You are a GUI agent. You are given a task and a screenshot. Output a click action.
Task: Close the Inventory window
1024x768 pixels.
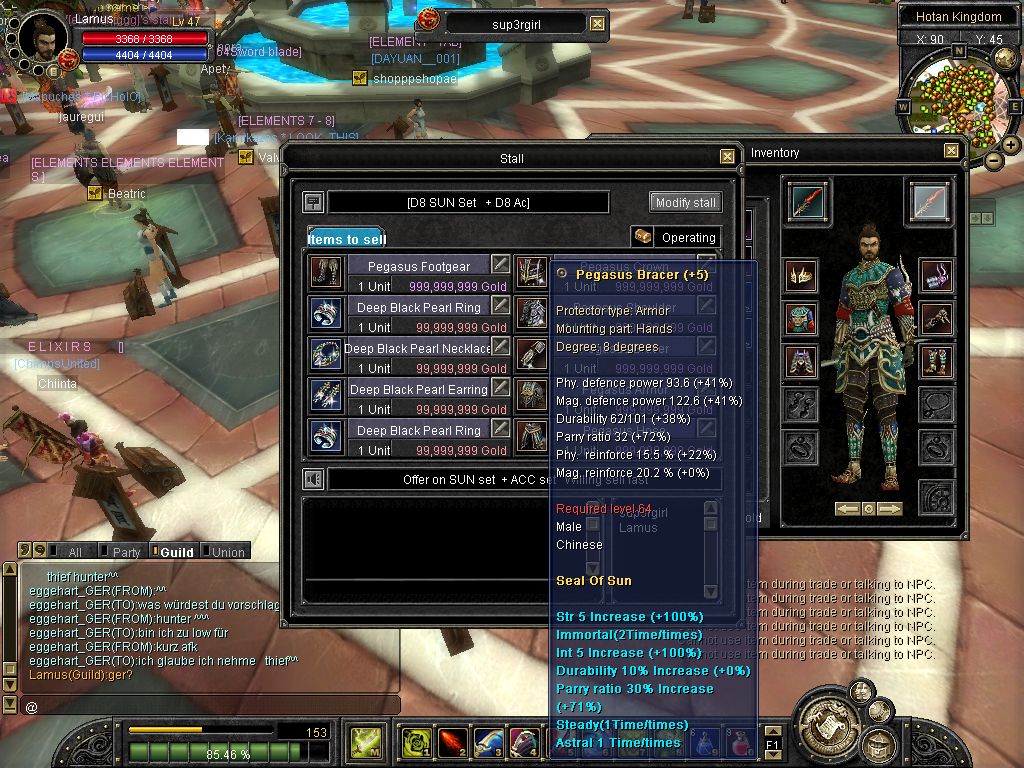pyautogui.click(x=951, y=151)
